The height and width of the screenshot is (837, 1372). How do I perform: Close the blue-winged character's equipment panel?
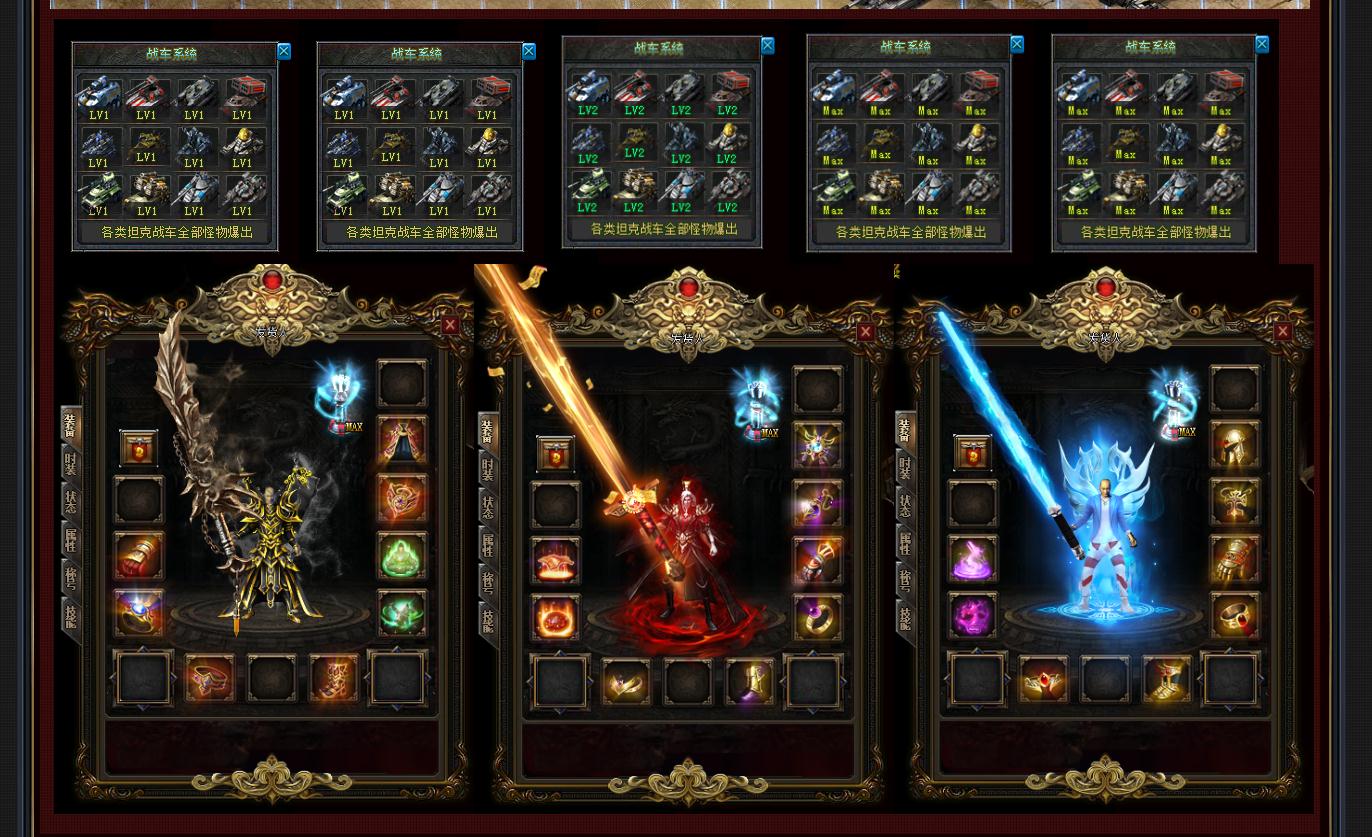point(1283,331)
